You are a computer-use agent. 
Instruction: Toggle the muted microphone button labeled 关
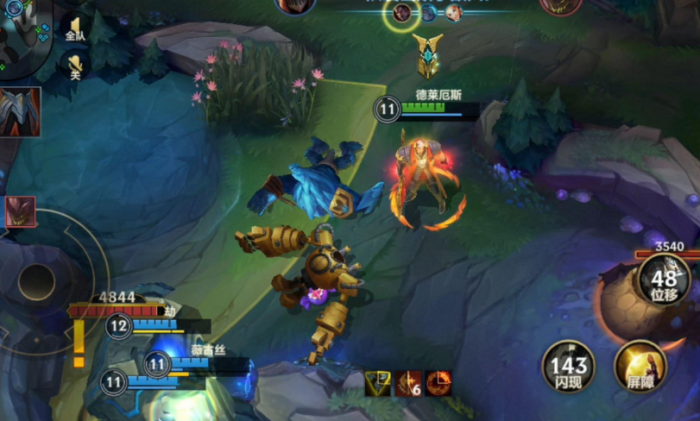click(75, 66)
